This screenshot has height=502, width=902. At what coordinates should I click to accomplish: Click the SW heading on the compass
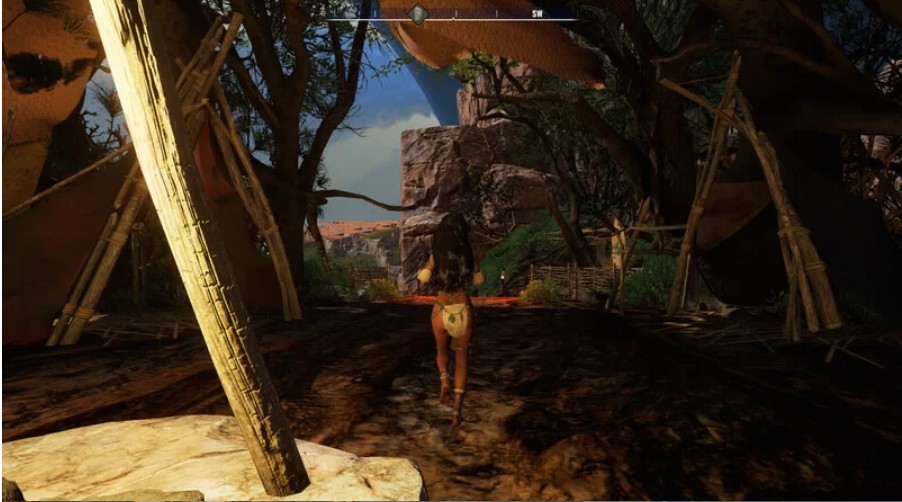pos(537,15)
